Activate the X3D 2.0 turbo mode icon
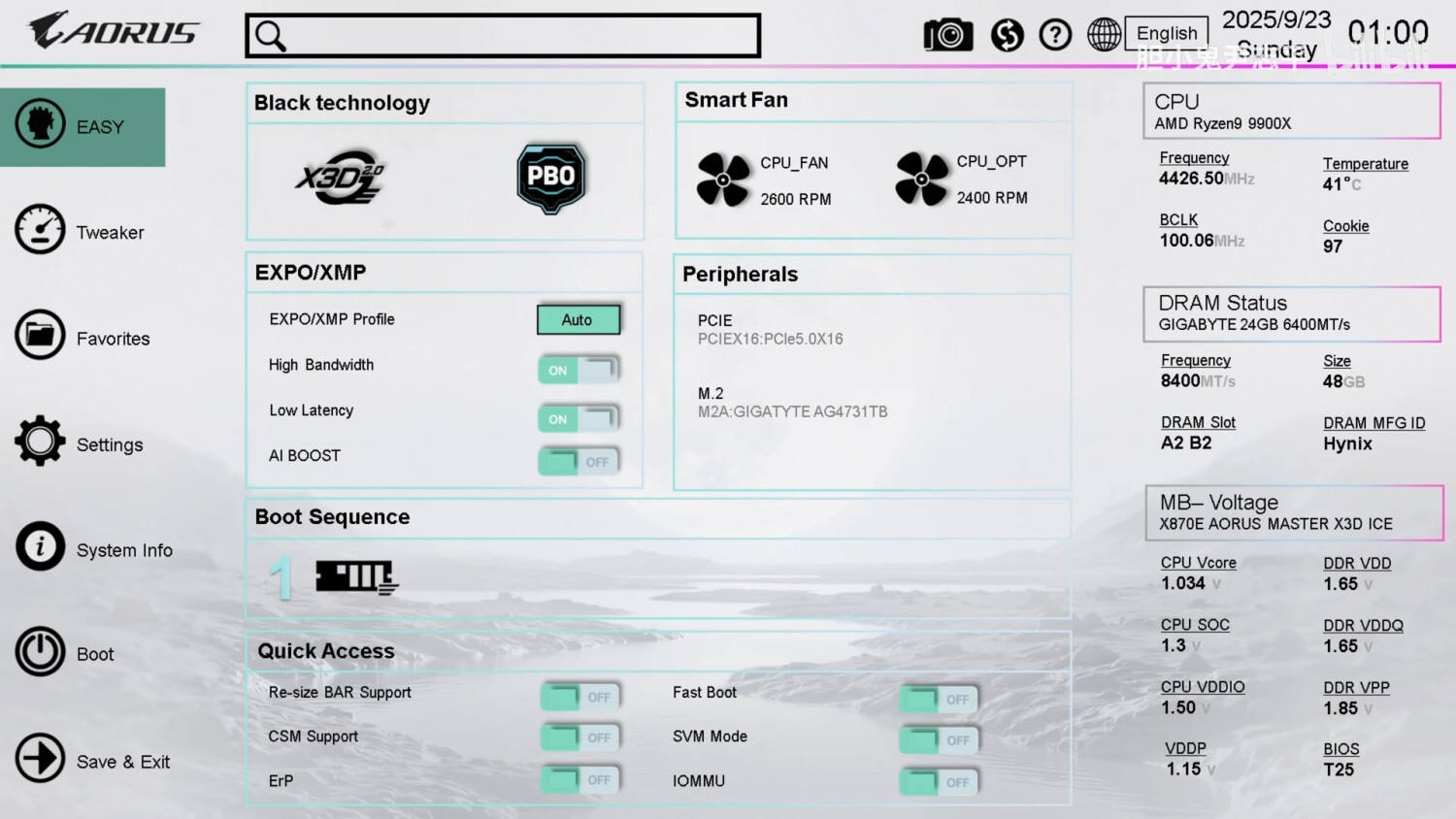The height and width of the screenshot is (819, 1456). pos(340,178)
